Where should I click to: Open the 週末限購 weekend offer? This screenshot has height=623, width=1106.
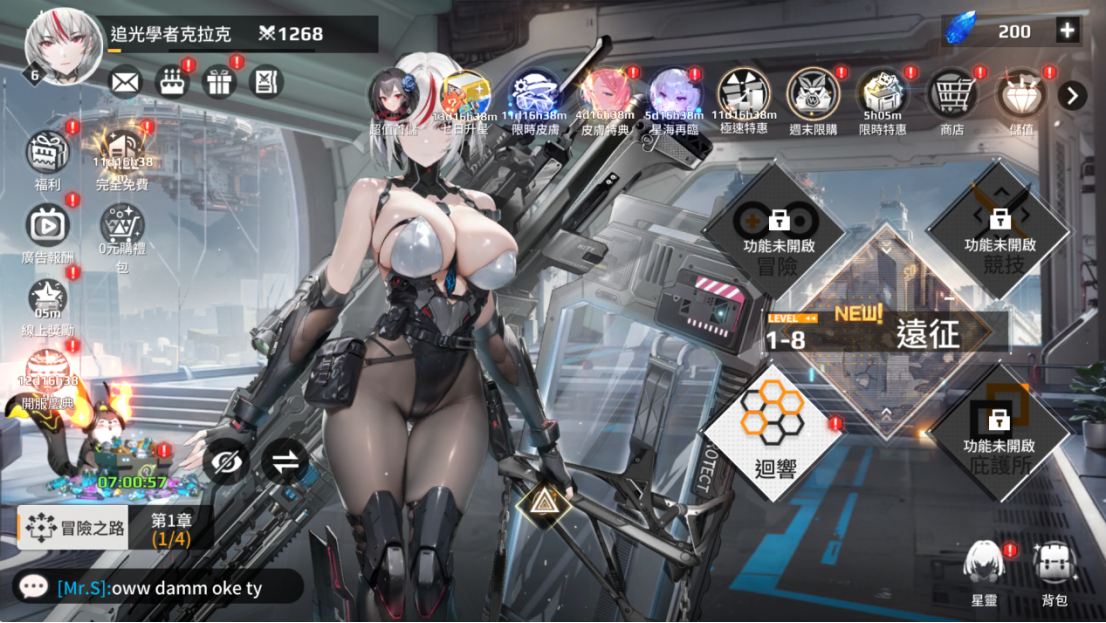click(x=813, y=96)
